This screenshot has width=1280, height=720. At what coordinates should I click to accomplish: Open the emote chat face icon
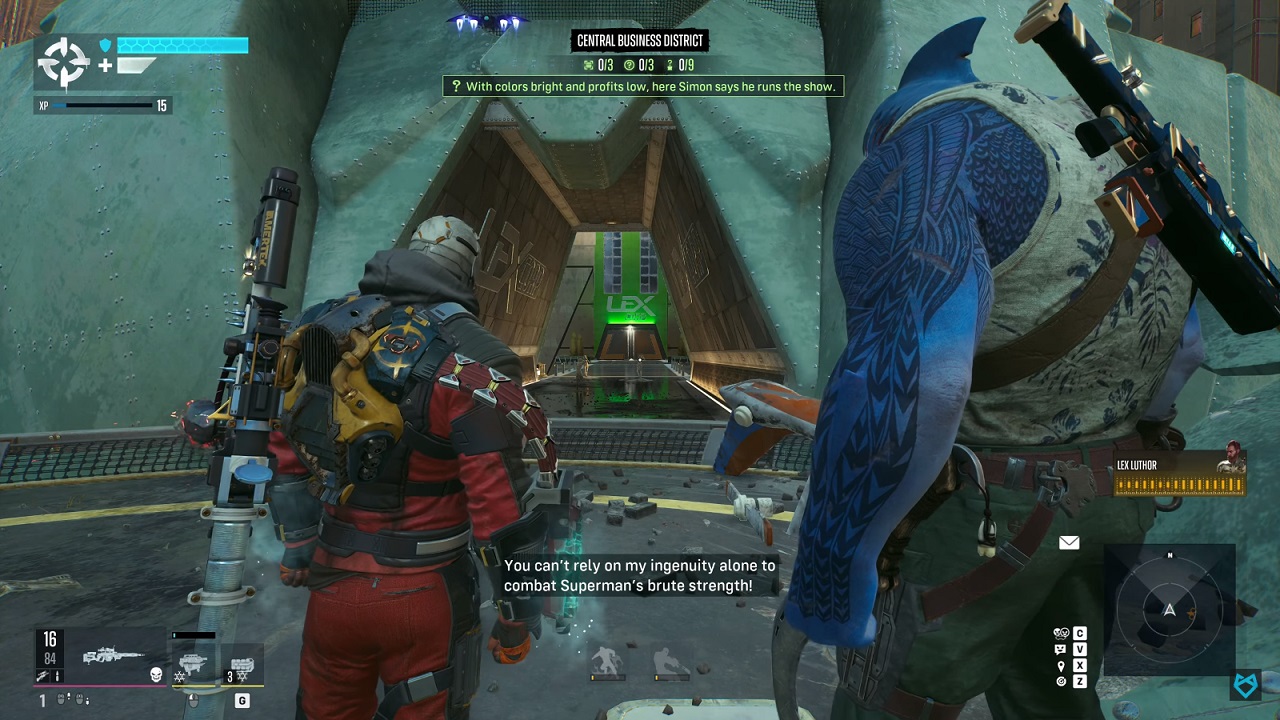pyautogui.click(x=1061, y=649)
